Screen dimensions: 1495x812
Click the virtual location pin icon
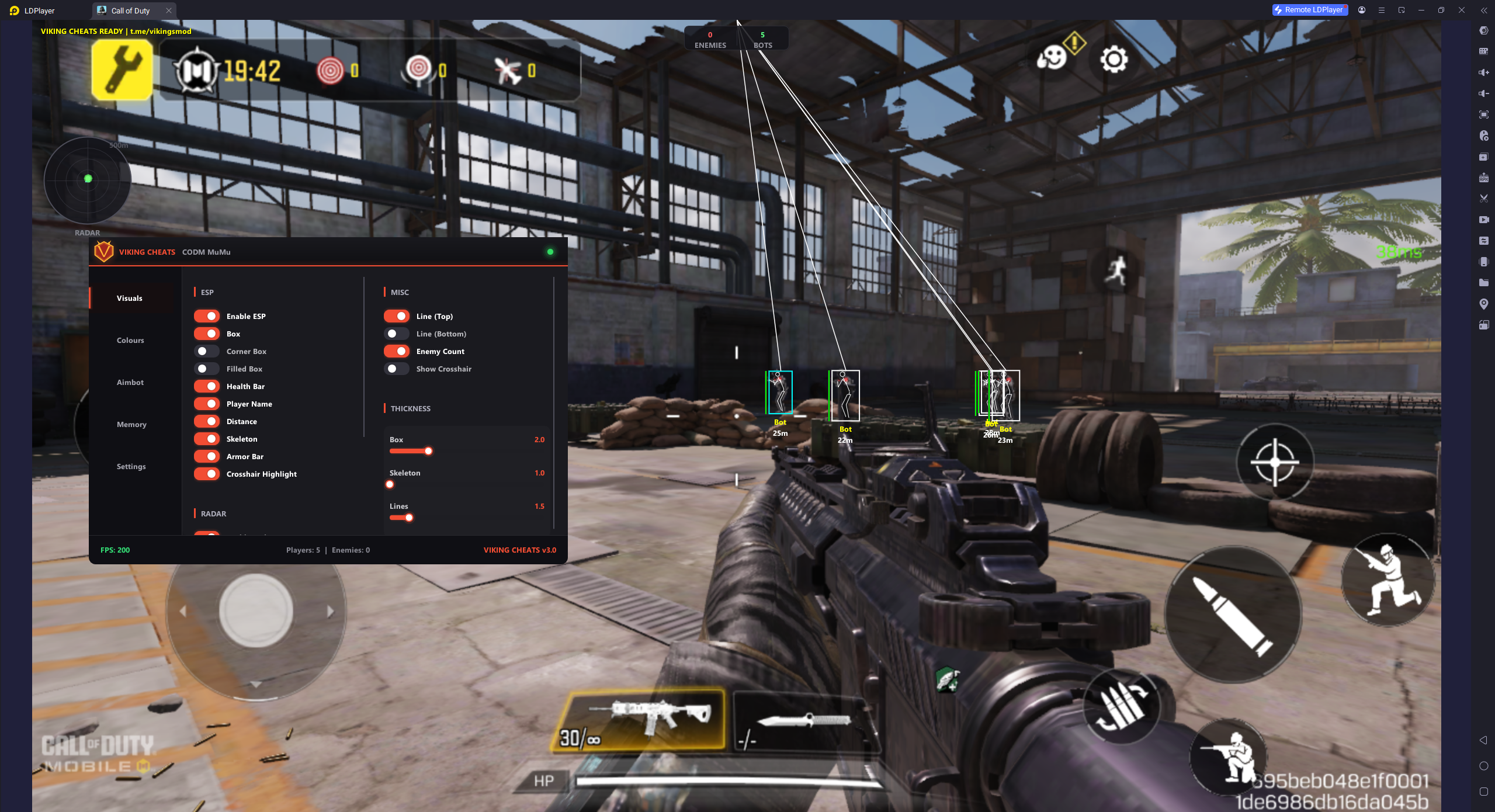point(1484,304)
